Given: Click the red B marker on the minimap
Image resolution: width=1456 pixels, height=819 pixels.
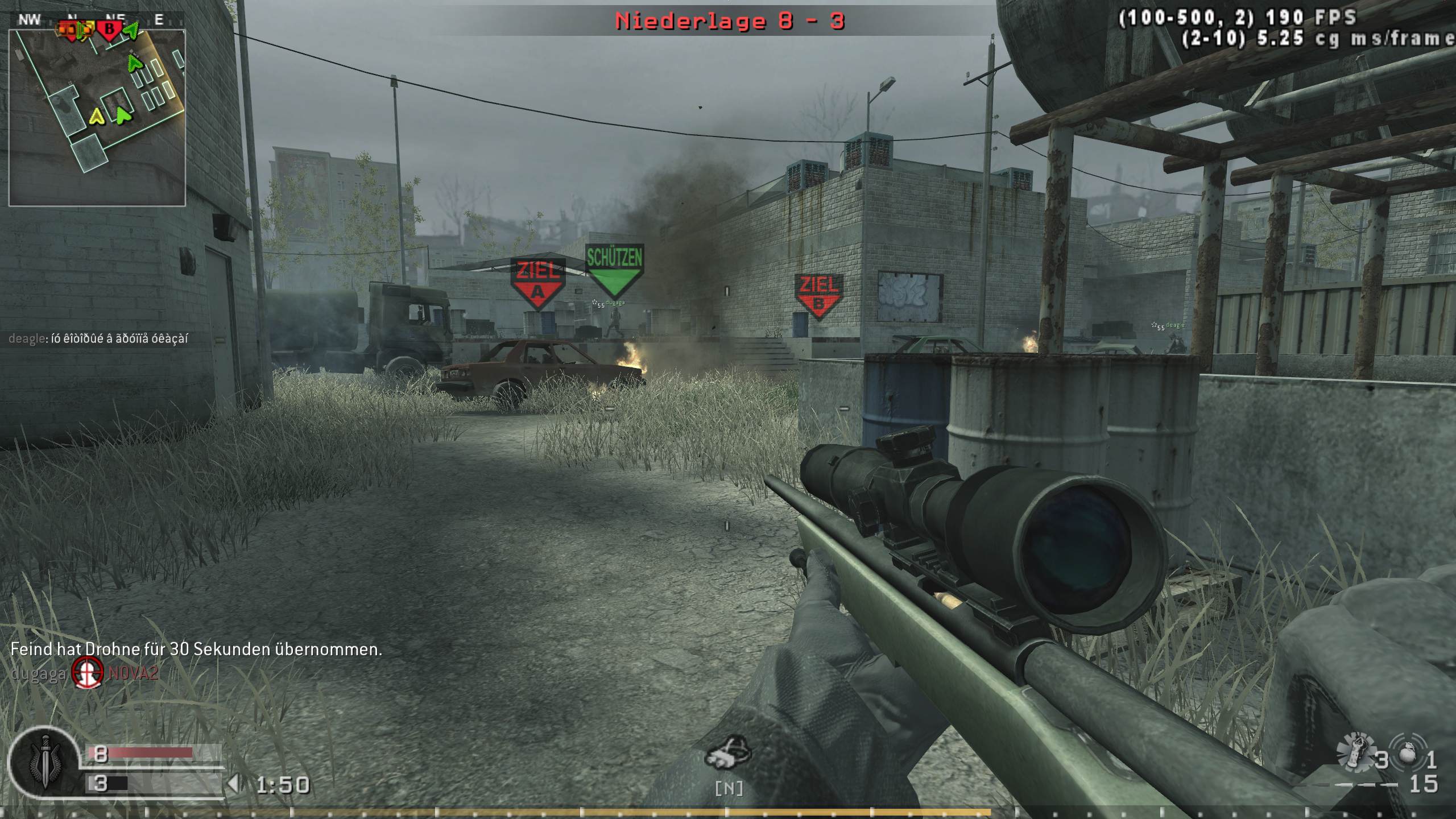Looking at the screenshot, I should click(110, 27).
